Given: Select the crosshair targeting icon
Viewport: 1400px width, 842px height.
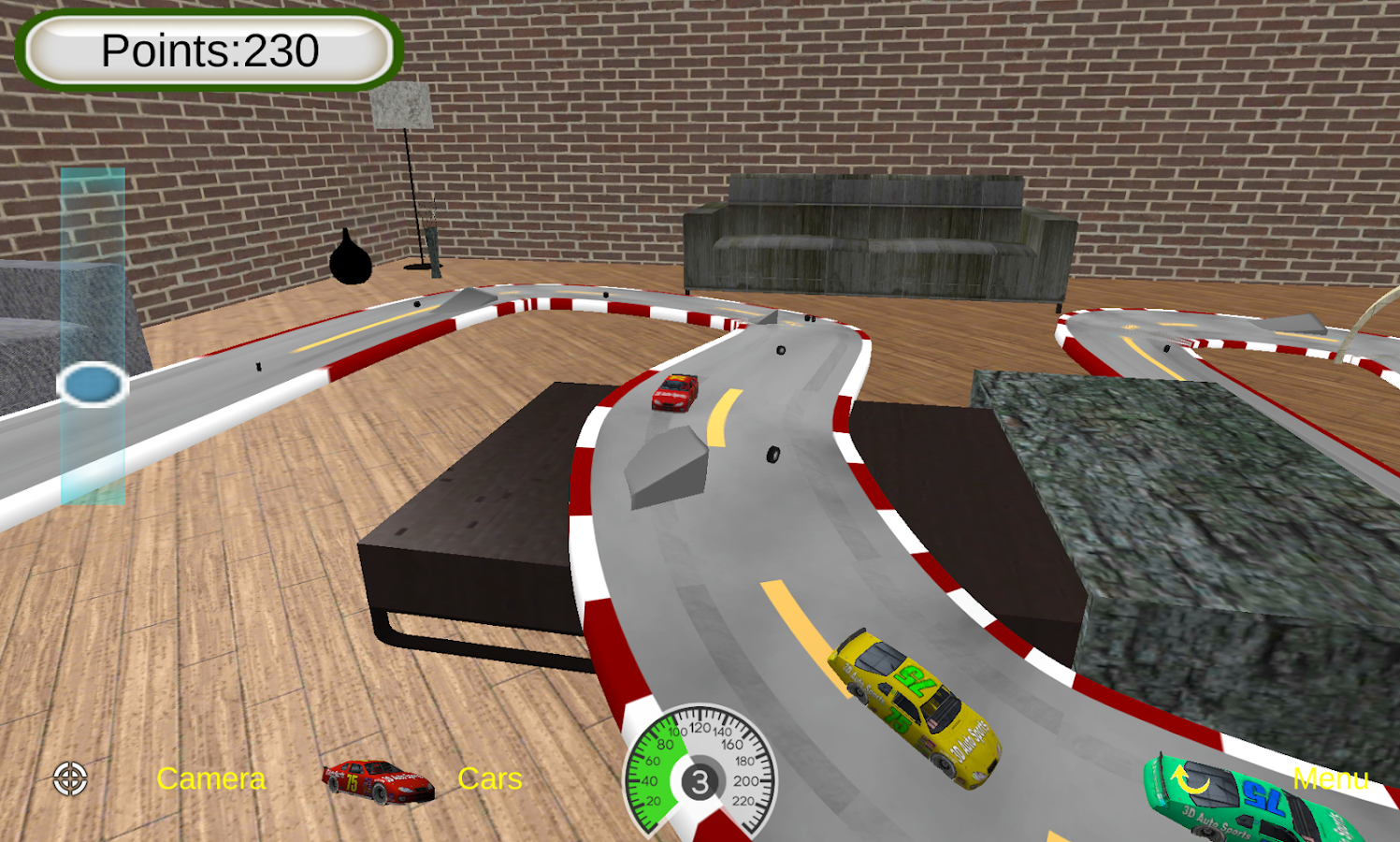Looking at the screenshot, I should pos(70,778).
